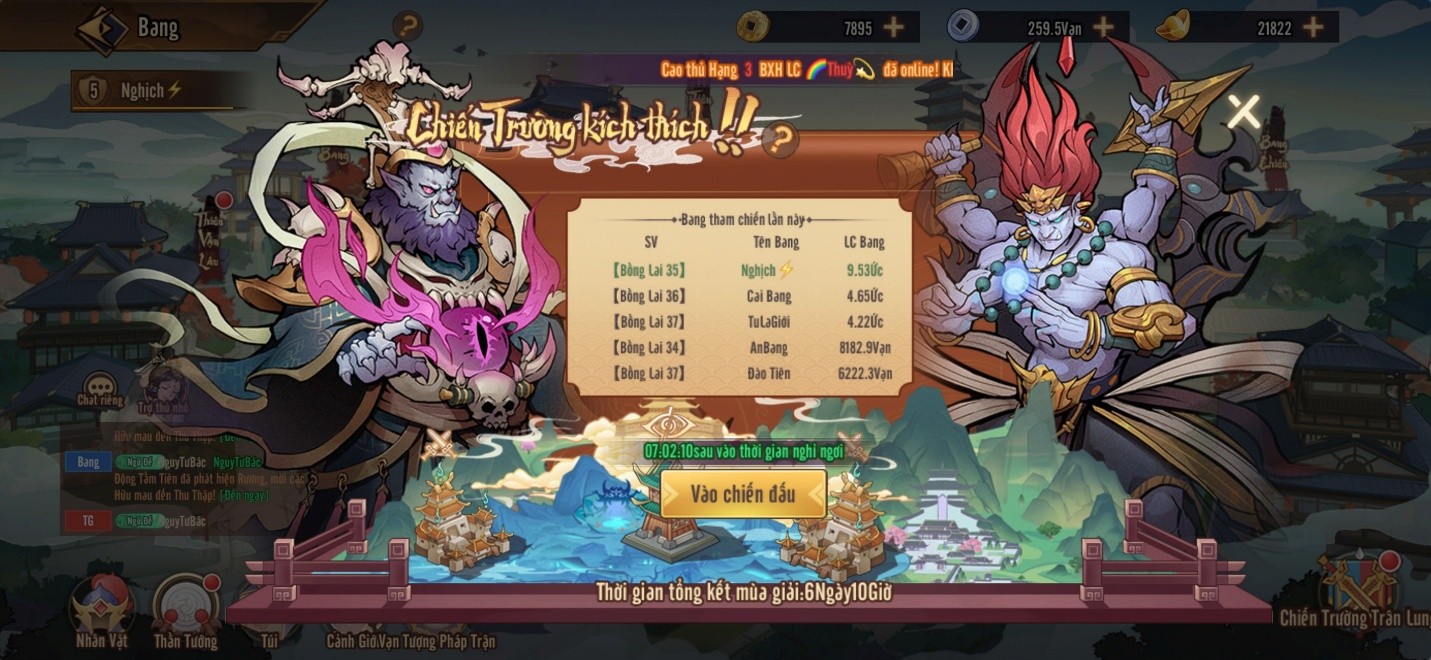The image size is (1431, 660).
Task: Select the AnBang guild row
Action: 750,348
